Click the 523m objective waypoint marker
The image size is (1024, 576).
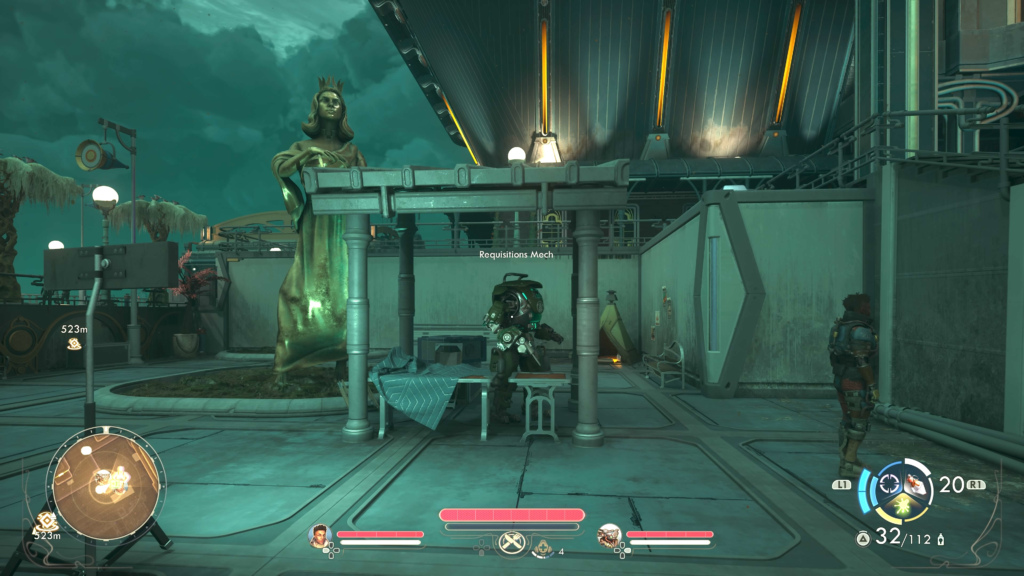click(x=74, y=343)
